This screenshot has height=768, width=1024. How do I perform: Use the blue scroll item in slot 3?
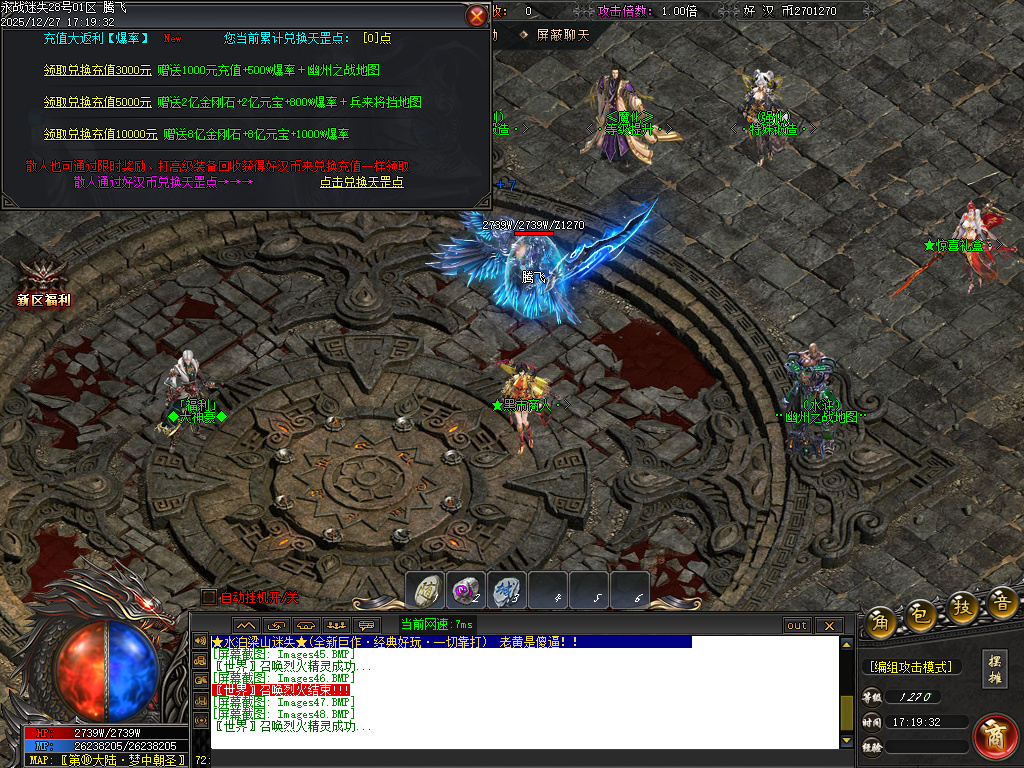[507, 590]
